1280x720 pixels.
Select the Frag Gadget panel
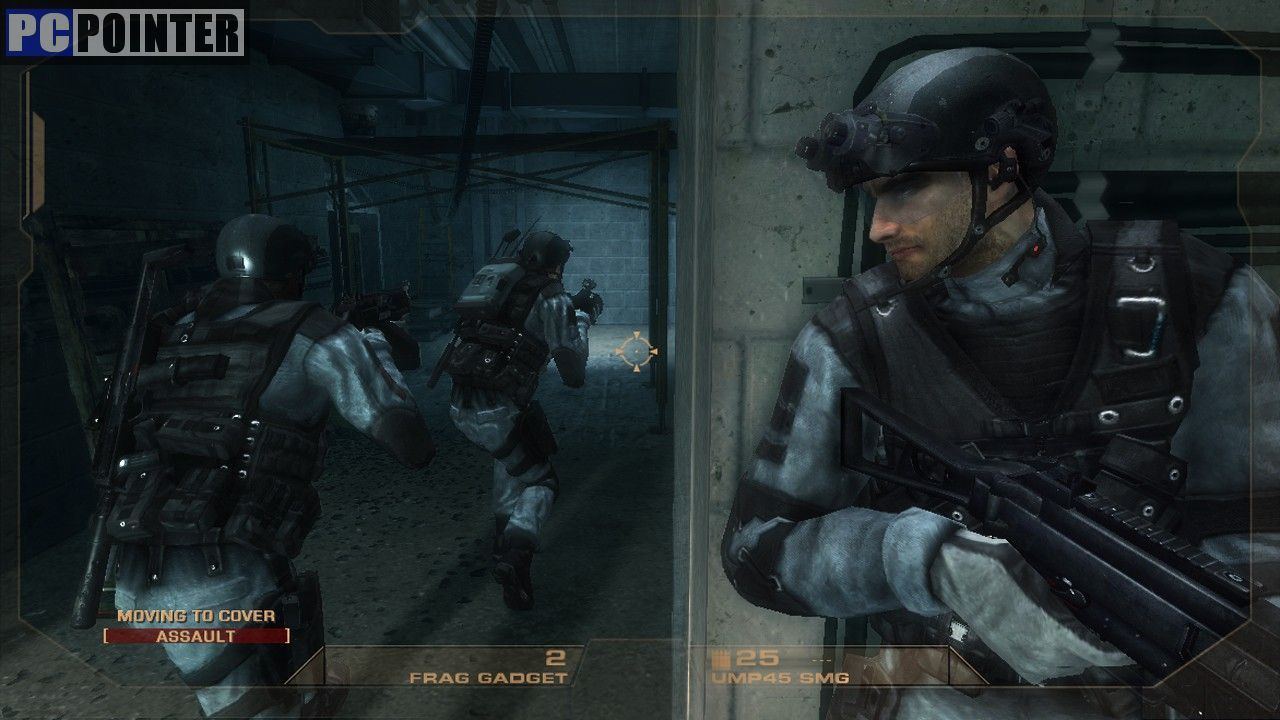488,667
